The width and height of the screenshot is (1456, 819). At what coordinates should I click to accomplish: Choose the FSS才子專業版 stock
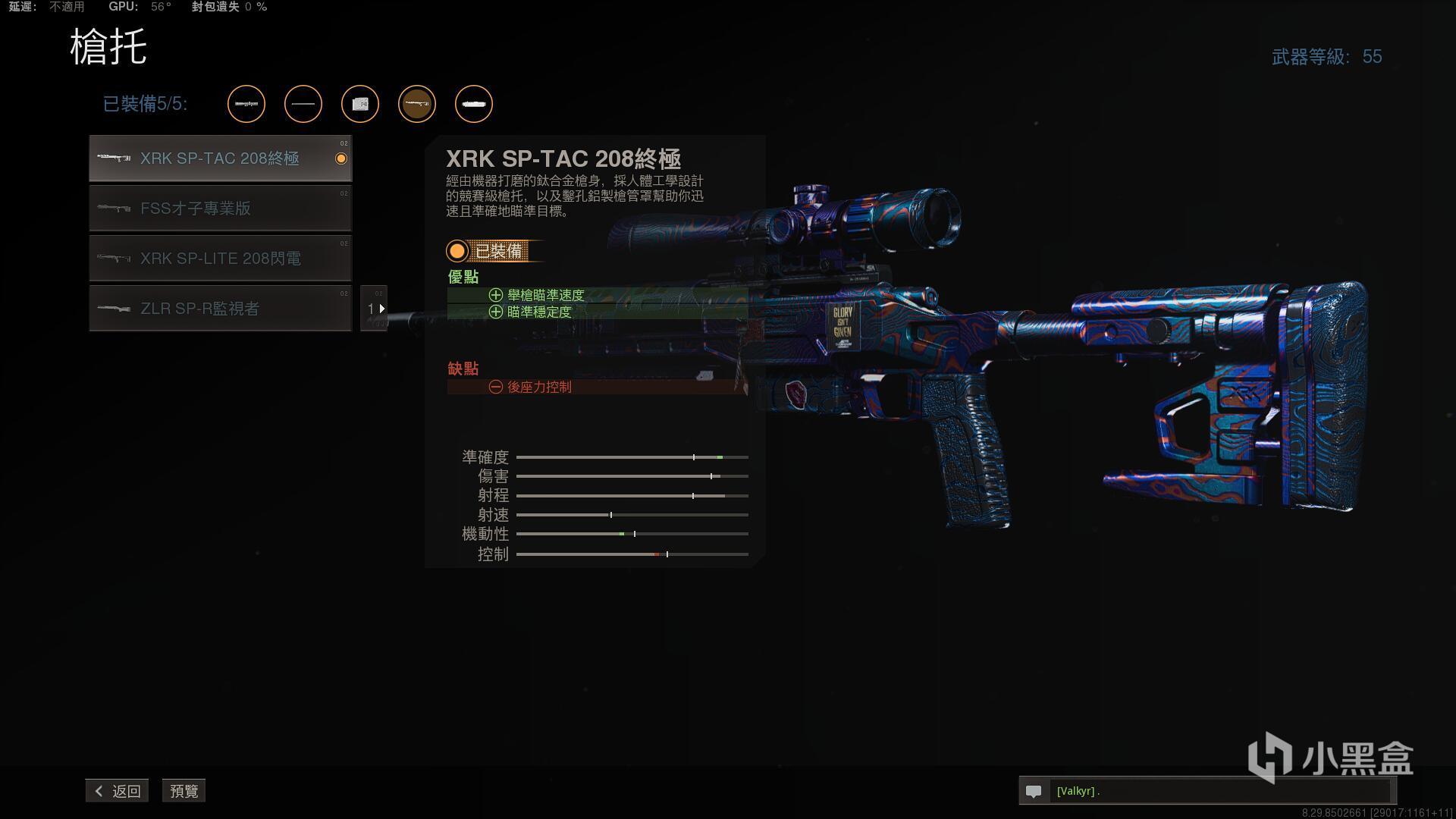(220, 209)
